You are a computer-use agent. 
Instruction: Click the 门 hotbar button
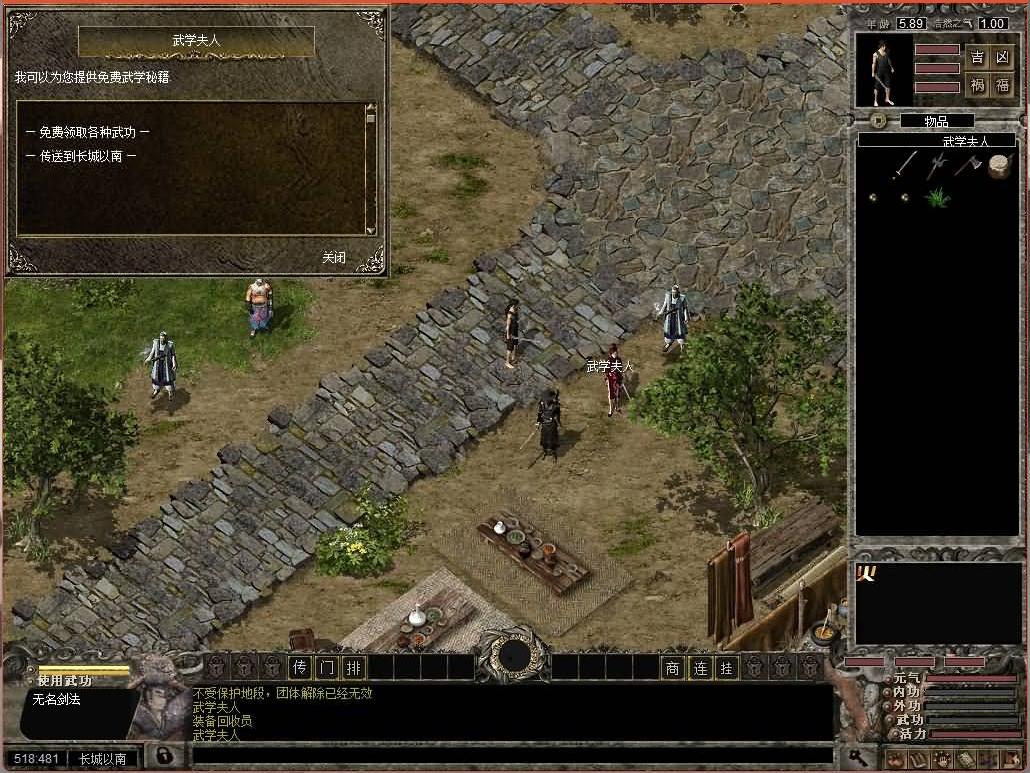(327, 667)
